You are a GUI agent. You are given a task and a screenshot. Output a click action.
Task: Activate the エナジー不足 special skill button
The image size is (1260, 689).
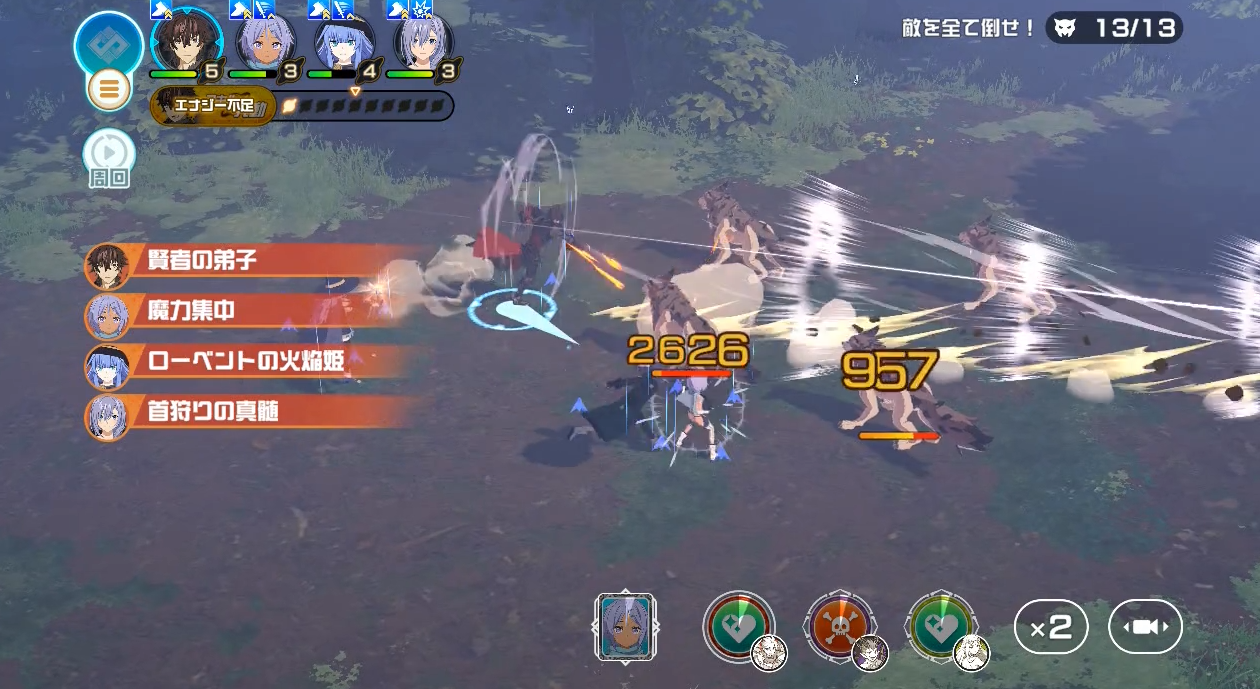point(210,106)
